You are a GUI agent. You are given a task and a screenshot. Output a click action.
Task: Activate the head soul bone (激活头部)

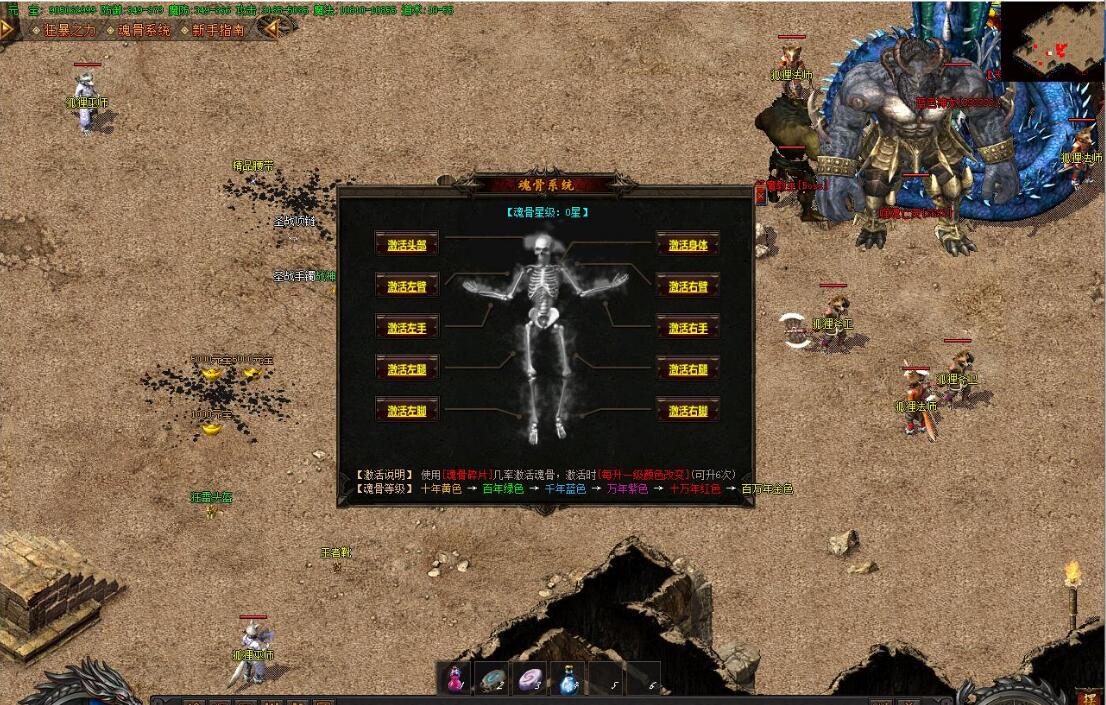coord(407,245)
